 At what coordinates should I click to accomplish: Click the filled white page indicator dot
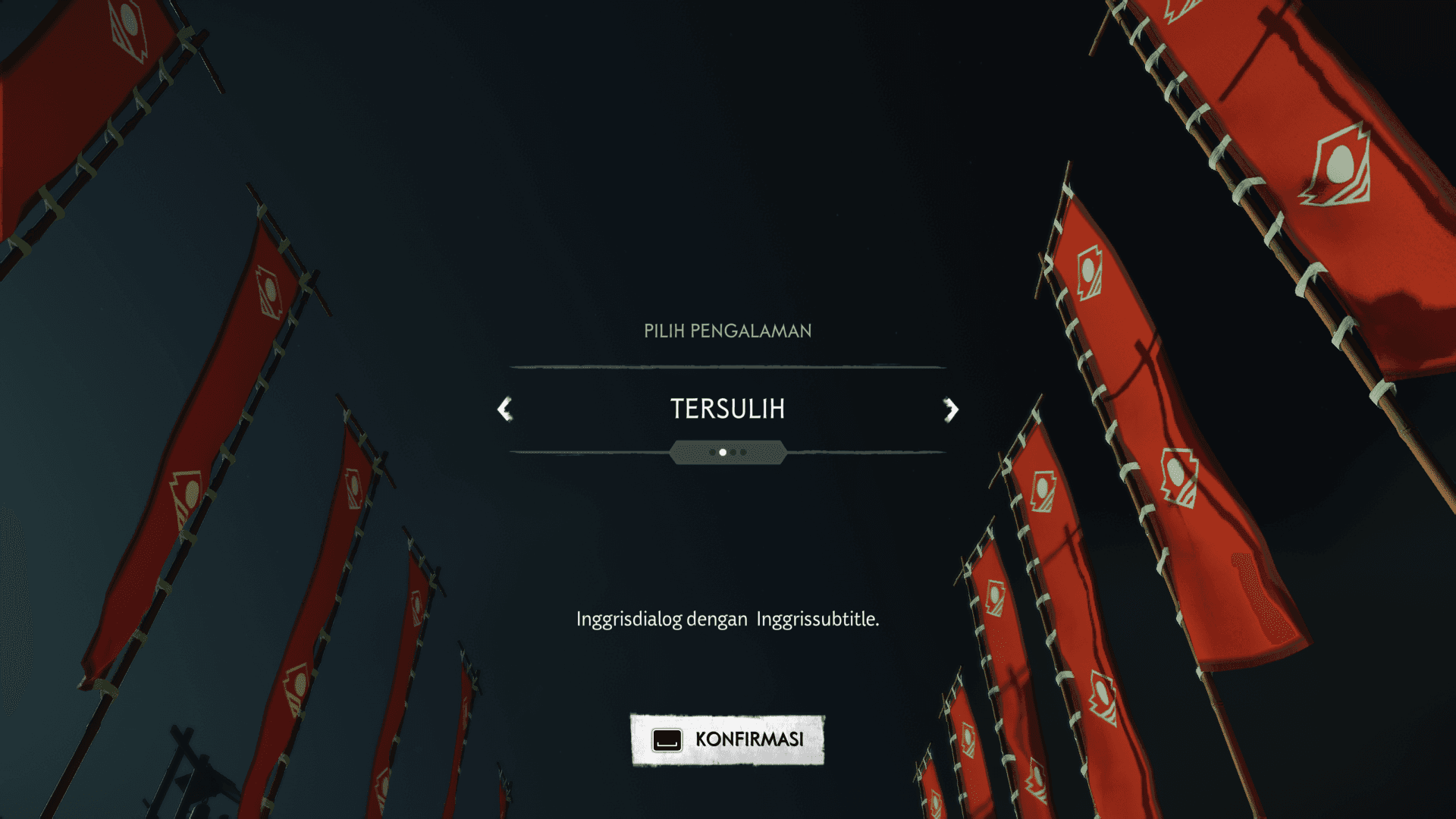click(x=723, y=452)
